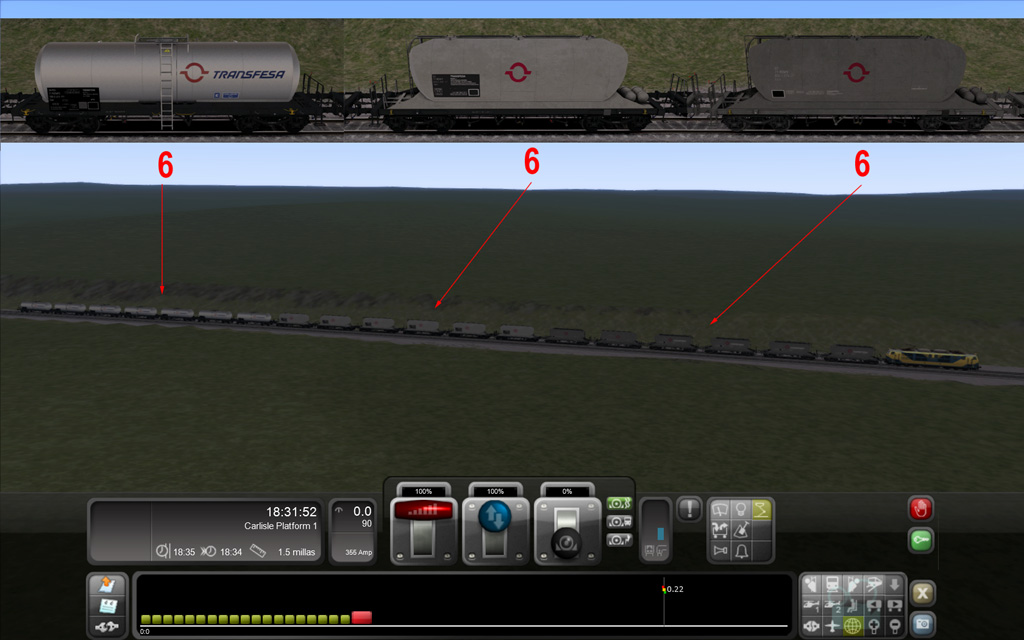1024x640 pixels.
Task: Open the assignment sheet with orange arrow
Action: (108, 585)
